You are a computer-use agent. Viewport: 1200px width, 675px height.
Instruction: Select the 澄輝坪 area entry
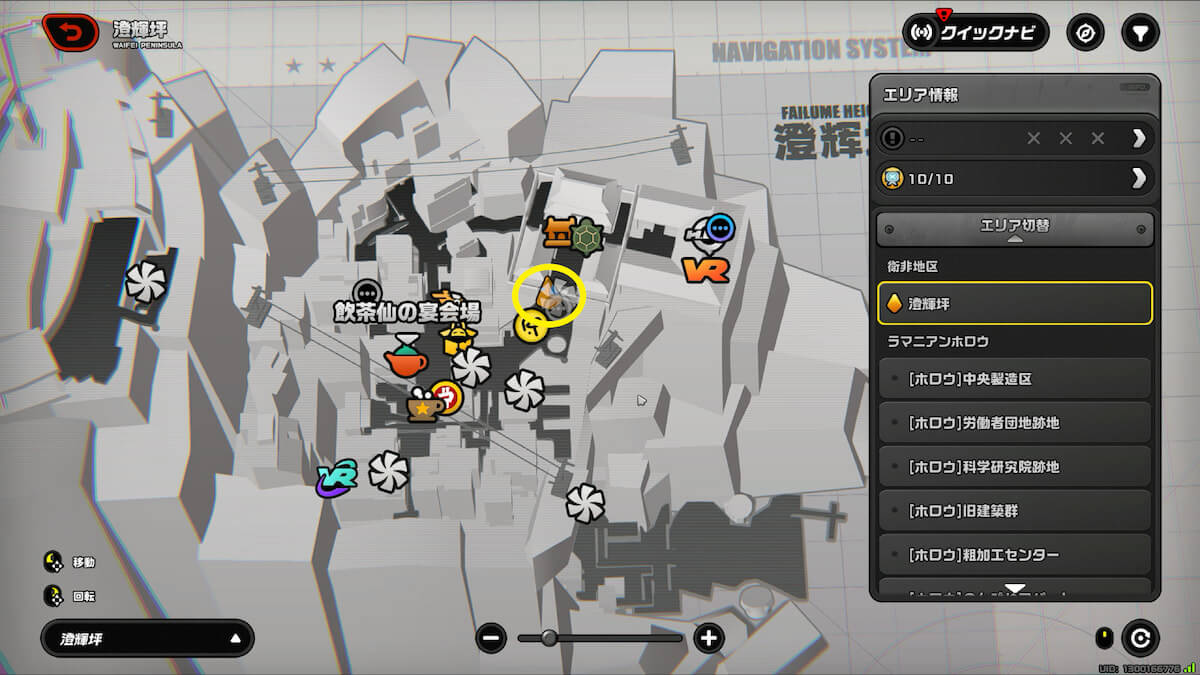coord(1015,303)
